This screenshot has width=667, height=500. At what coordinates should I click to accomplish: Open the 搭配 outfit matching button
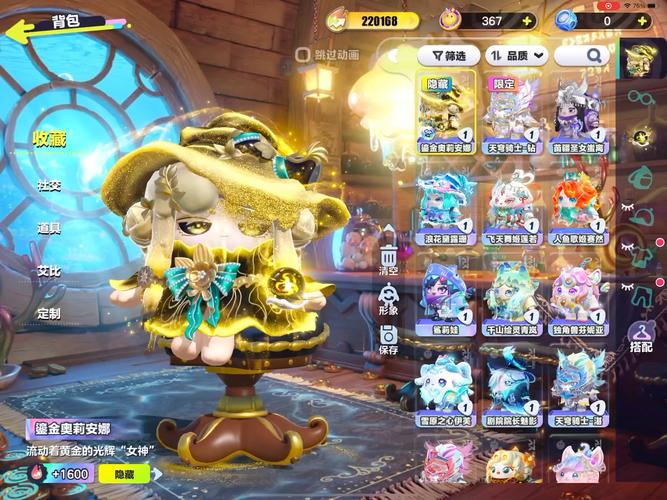[641, 335]
